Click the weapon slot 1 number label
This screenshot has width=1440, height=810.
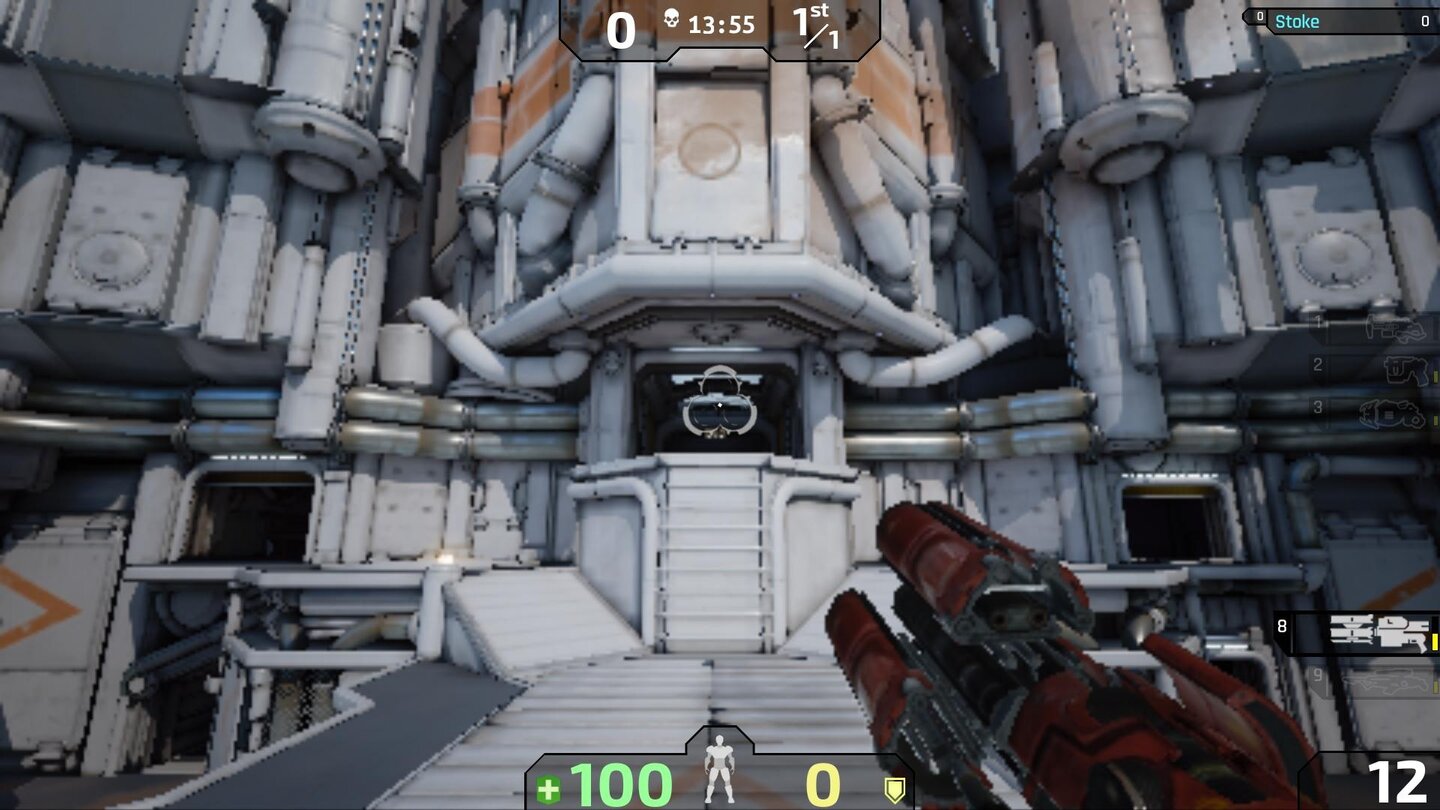coord(1318,323)
